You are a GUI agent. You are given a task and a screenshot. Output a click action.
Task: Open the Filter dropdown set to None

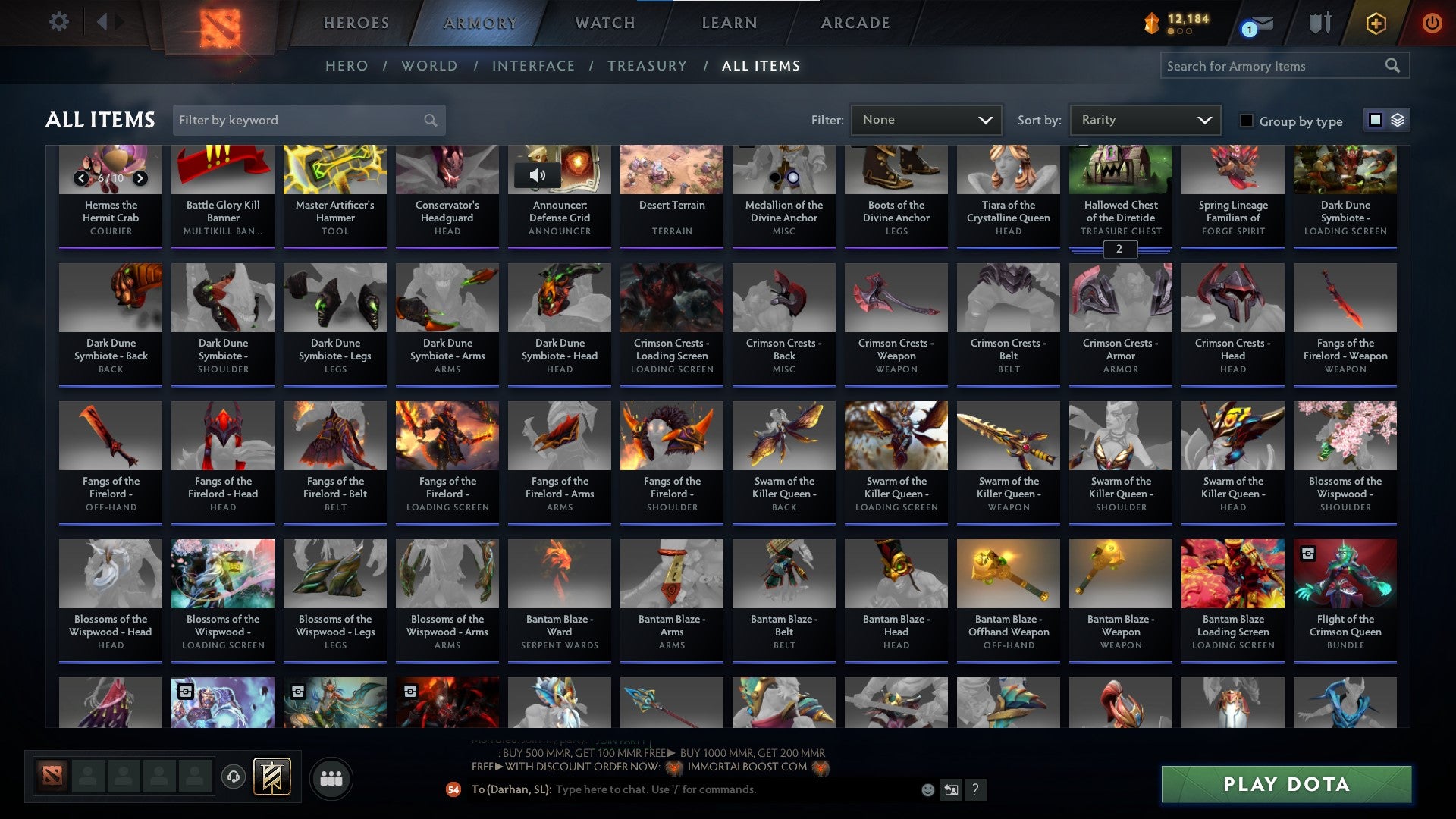926,119
